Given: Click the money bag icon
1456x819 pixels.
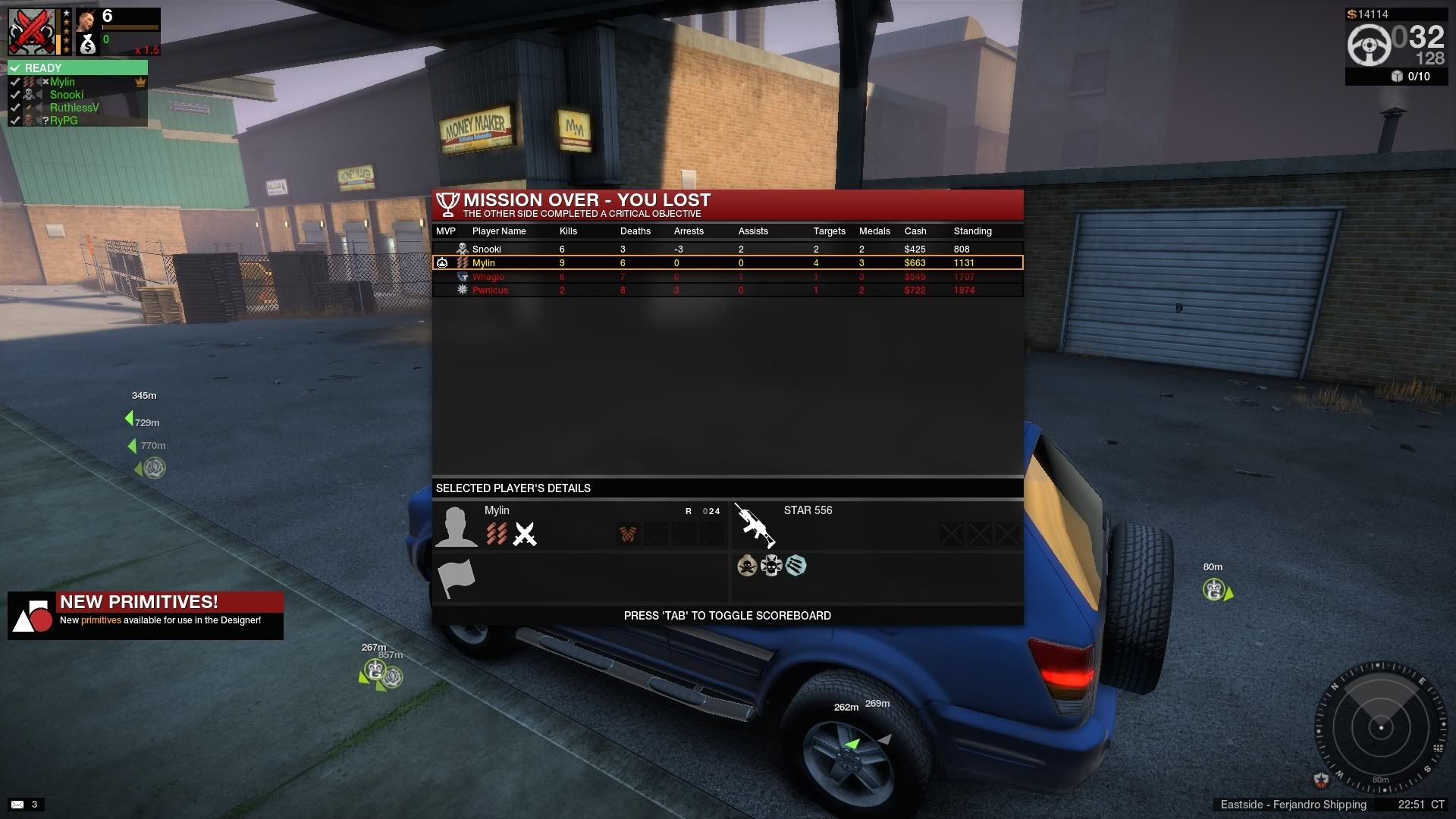Looking at the screenshot, I should (88, 45).
